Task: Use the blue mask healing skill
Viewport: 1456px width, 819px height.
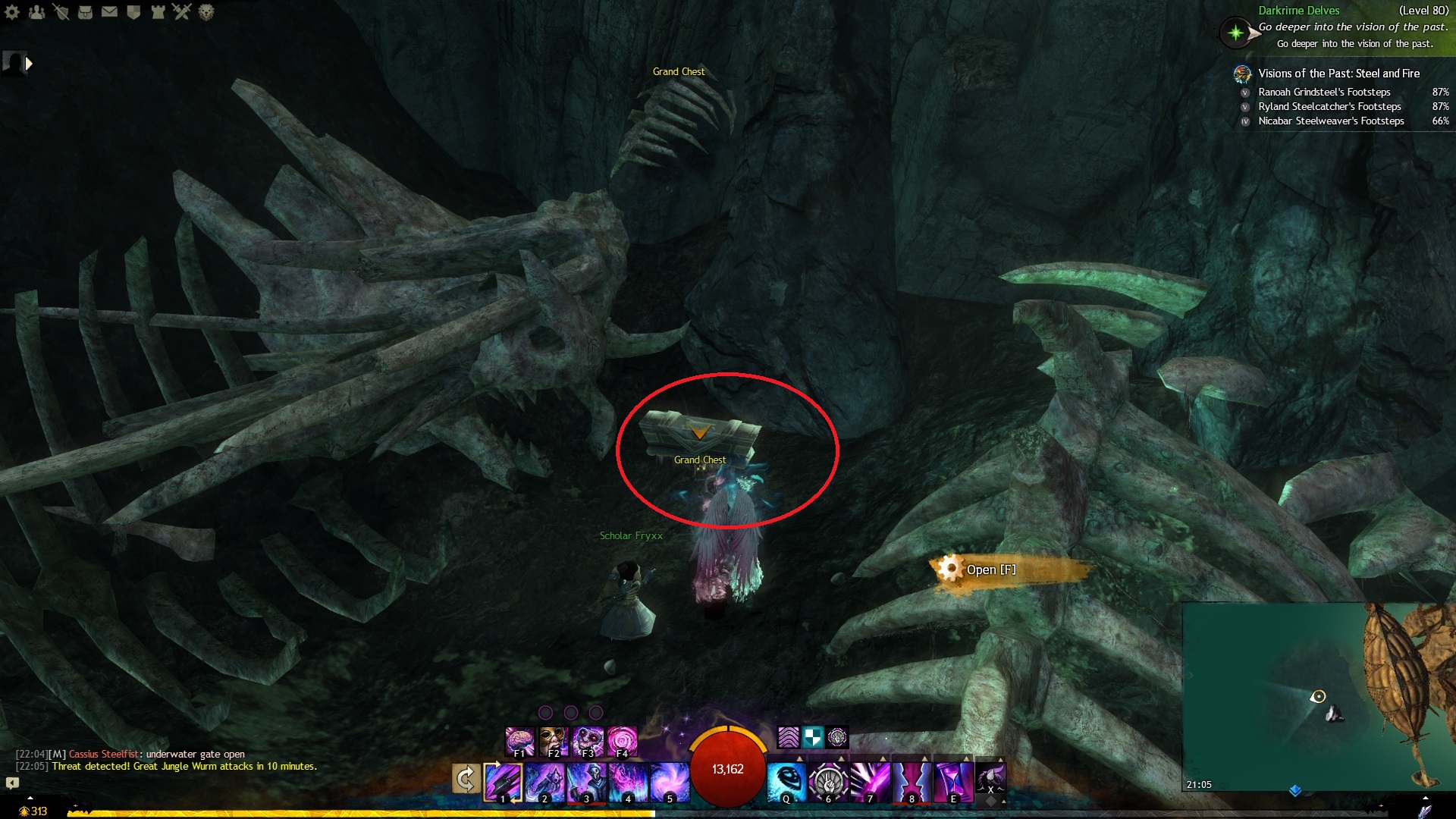Action: point(786,781)
